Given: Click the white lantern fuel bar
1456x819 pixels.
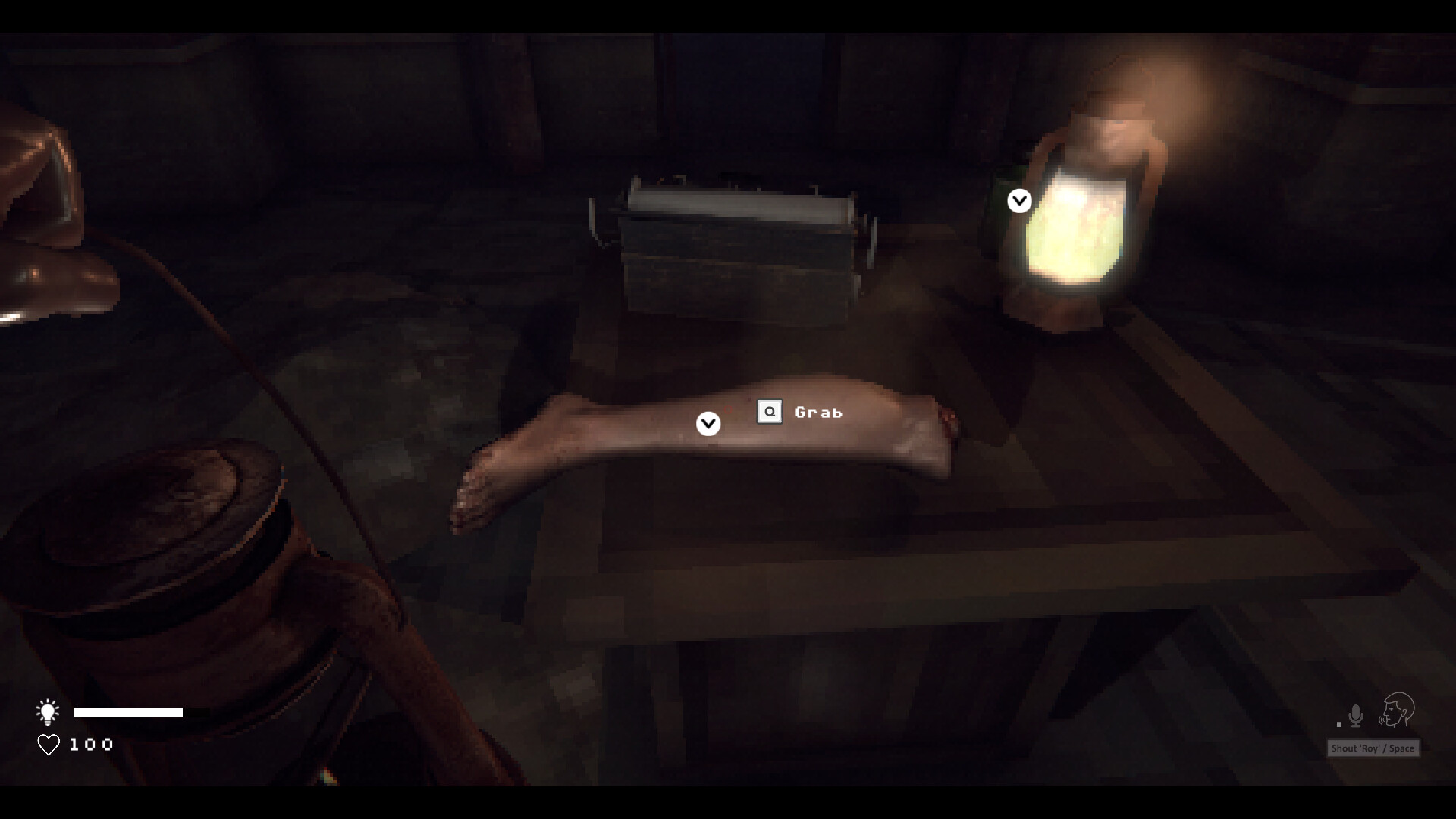Looking at the screenshot, I should 128,712.
